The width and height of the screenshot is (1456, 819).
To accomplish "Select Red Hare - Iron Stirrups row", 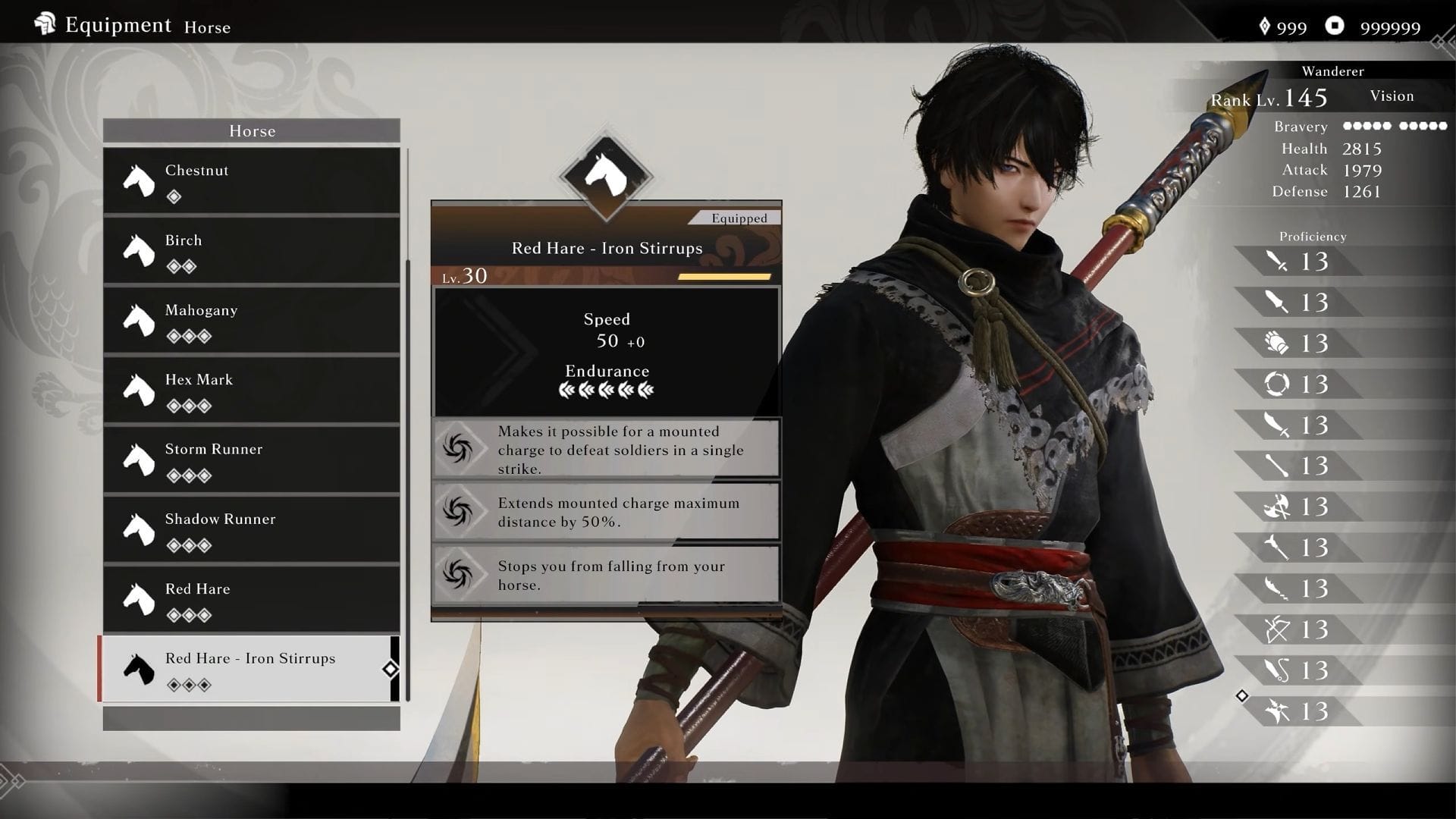I will click(x=251, y=669).
